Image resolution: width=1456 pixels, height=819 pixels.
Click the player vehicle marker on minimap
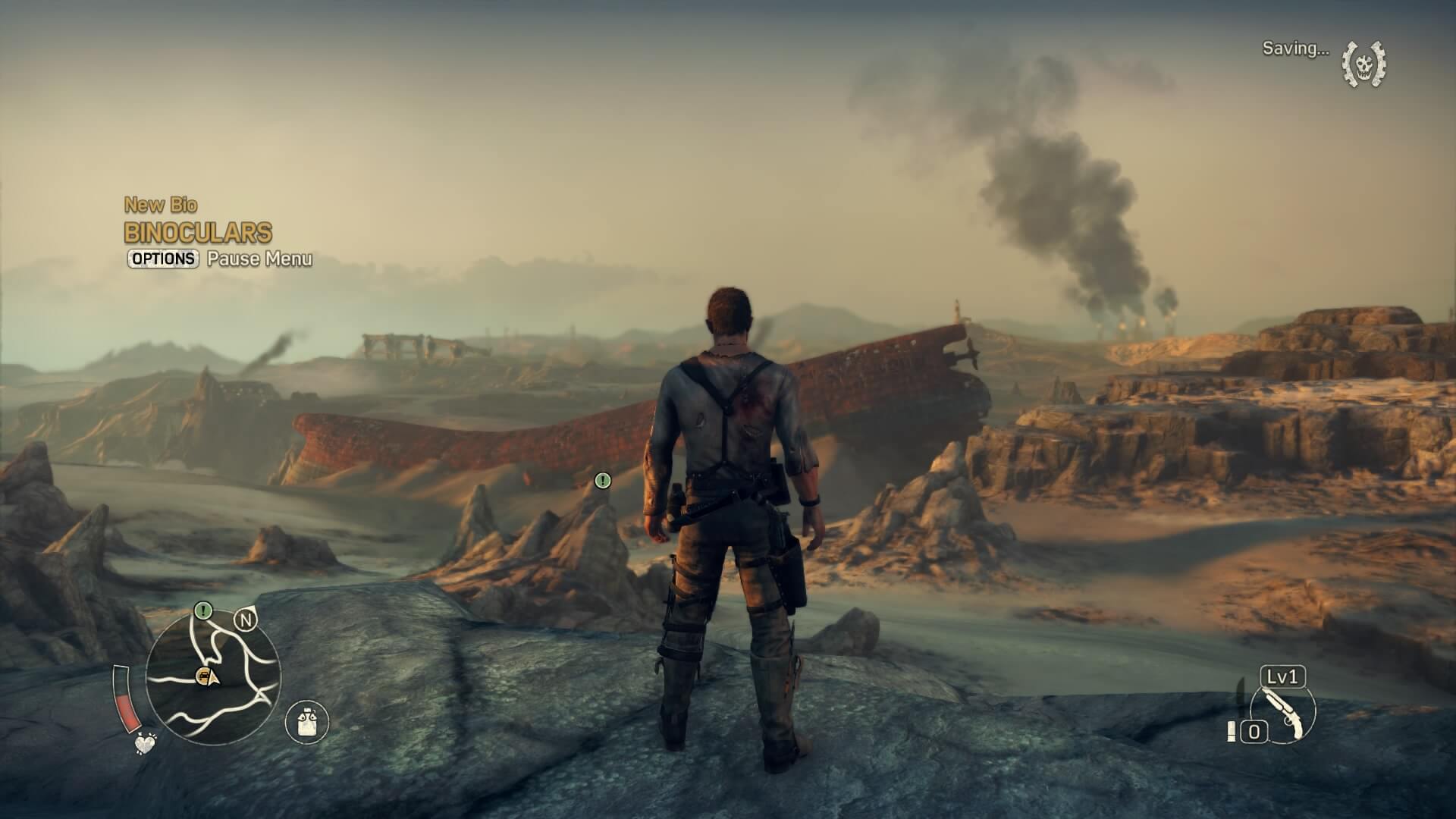point(203,676)
